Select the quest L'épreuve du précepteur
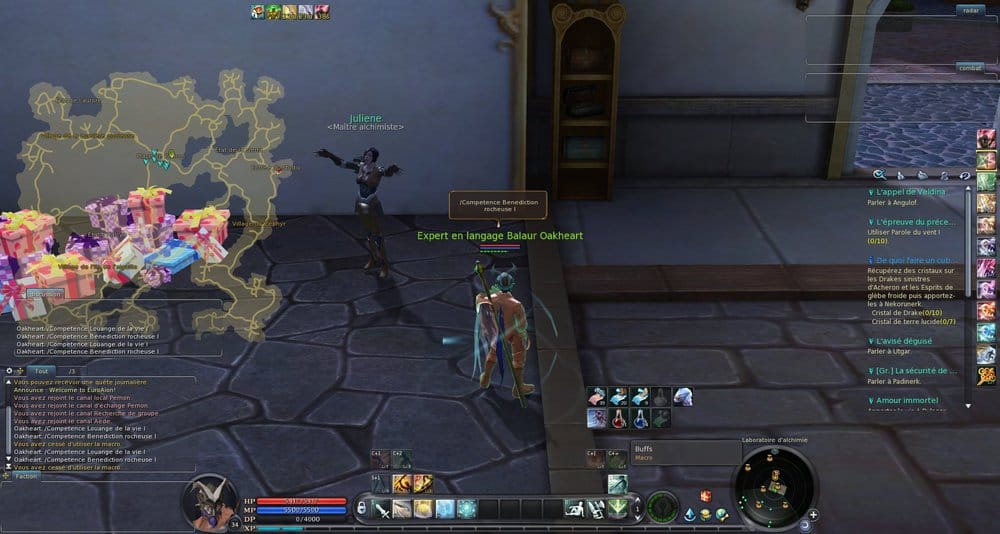Image resolution: width=1000 pixels, height=534 pixels. [x=916, y=221]
